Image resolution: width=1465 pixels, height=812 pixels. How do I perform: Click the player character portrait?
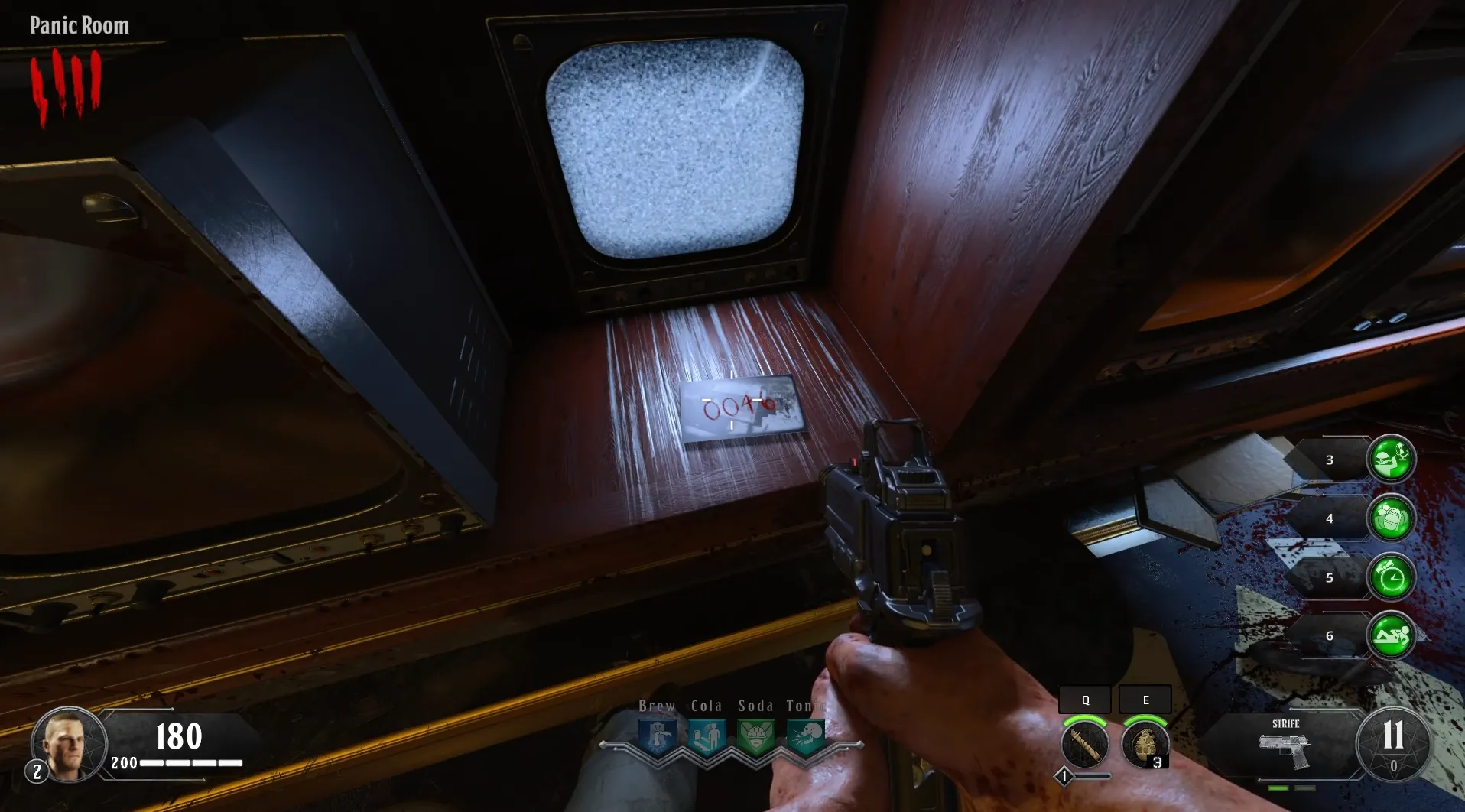tap(70, 745)
